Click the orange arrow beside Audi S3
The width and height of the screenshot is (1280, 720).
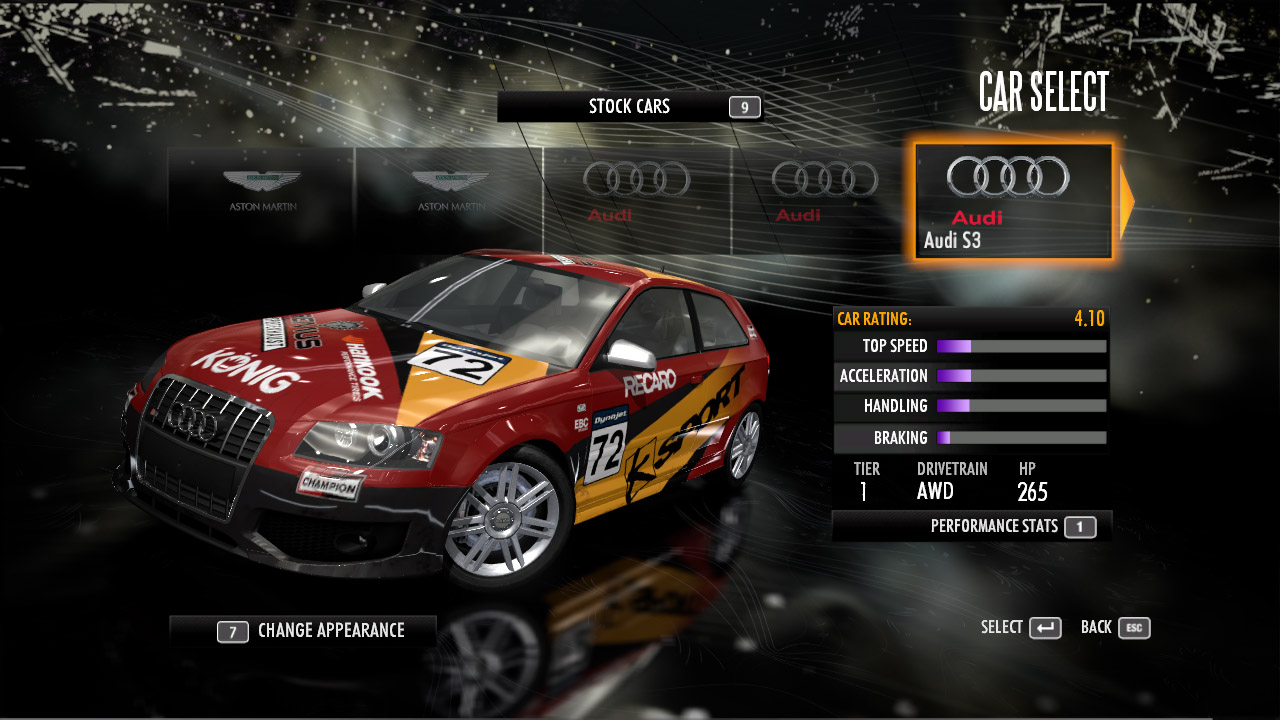pos(1127,202)
